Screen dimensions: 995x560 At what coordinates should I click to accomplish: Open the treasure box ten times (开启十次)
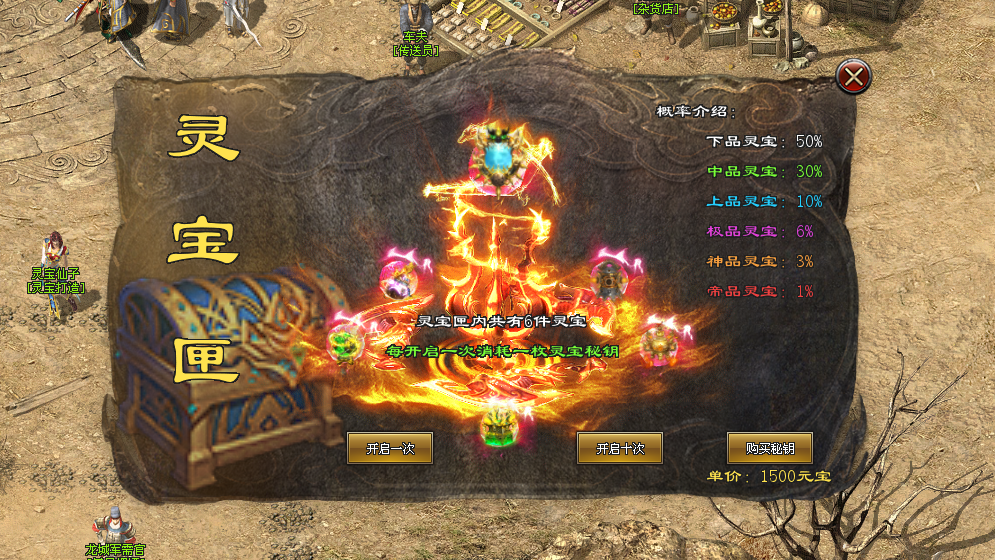click(x=620, y=448)
